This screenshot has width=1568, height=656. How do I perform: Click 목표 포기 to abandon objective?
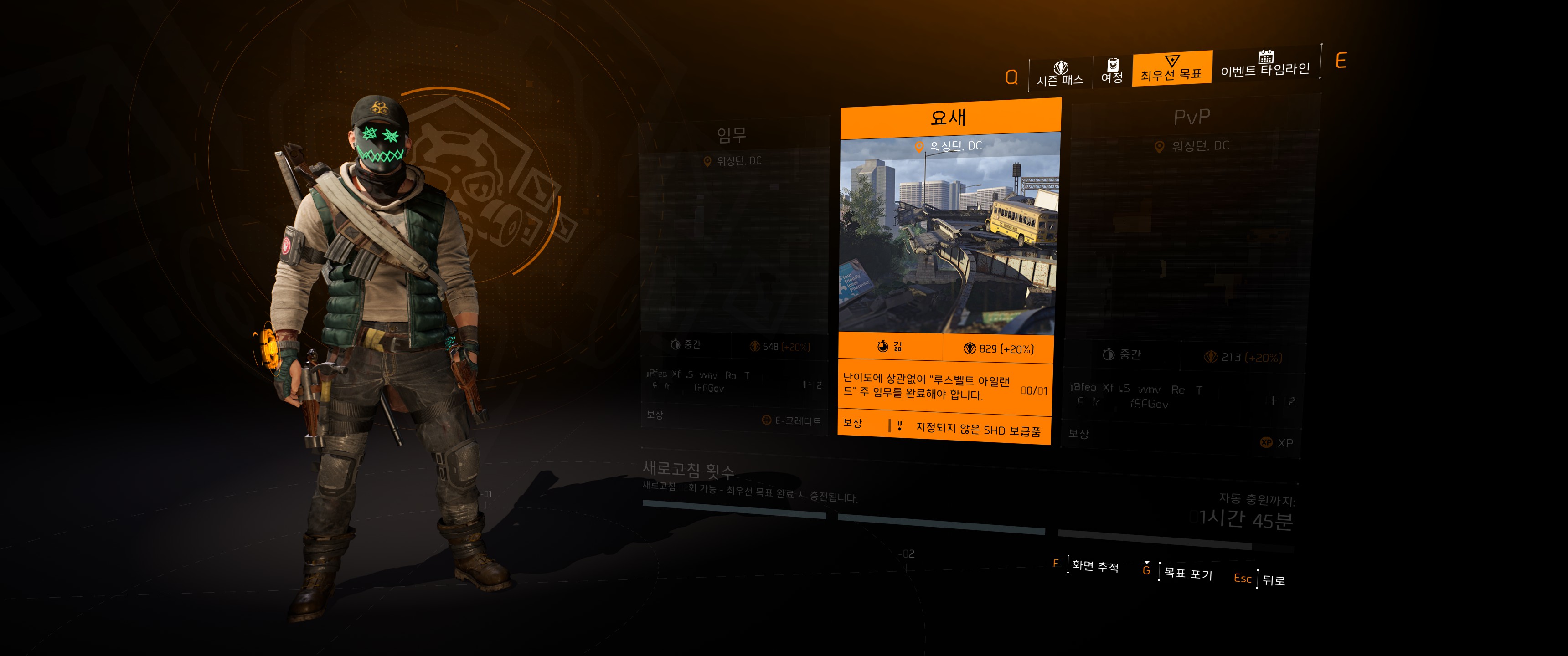click(x=1187, y=573)
